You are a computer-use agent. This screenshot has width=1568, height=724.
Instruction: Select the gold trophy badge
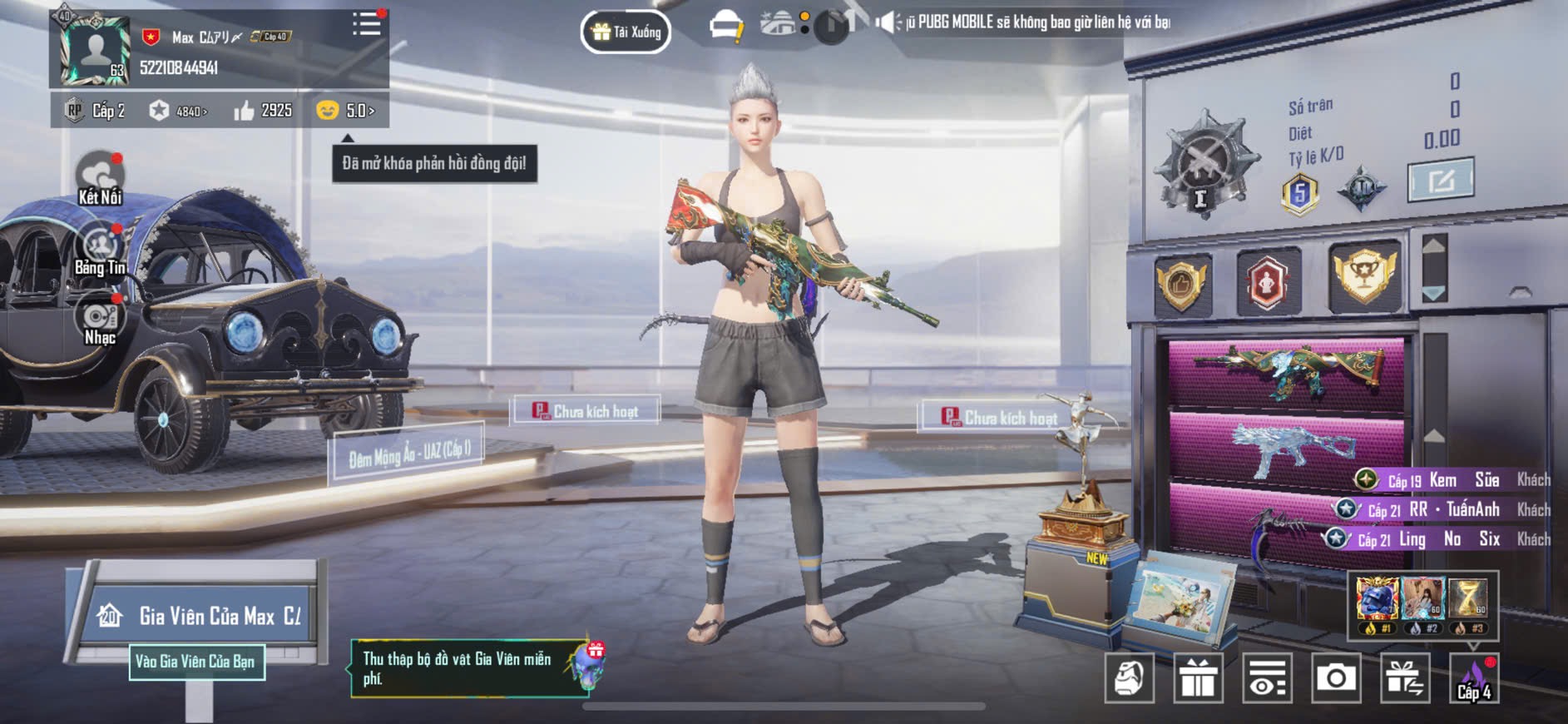coord(1364,277)
